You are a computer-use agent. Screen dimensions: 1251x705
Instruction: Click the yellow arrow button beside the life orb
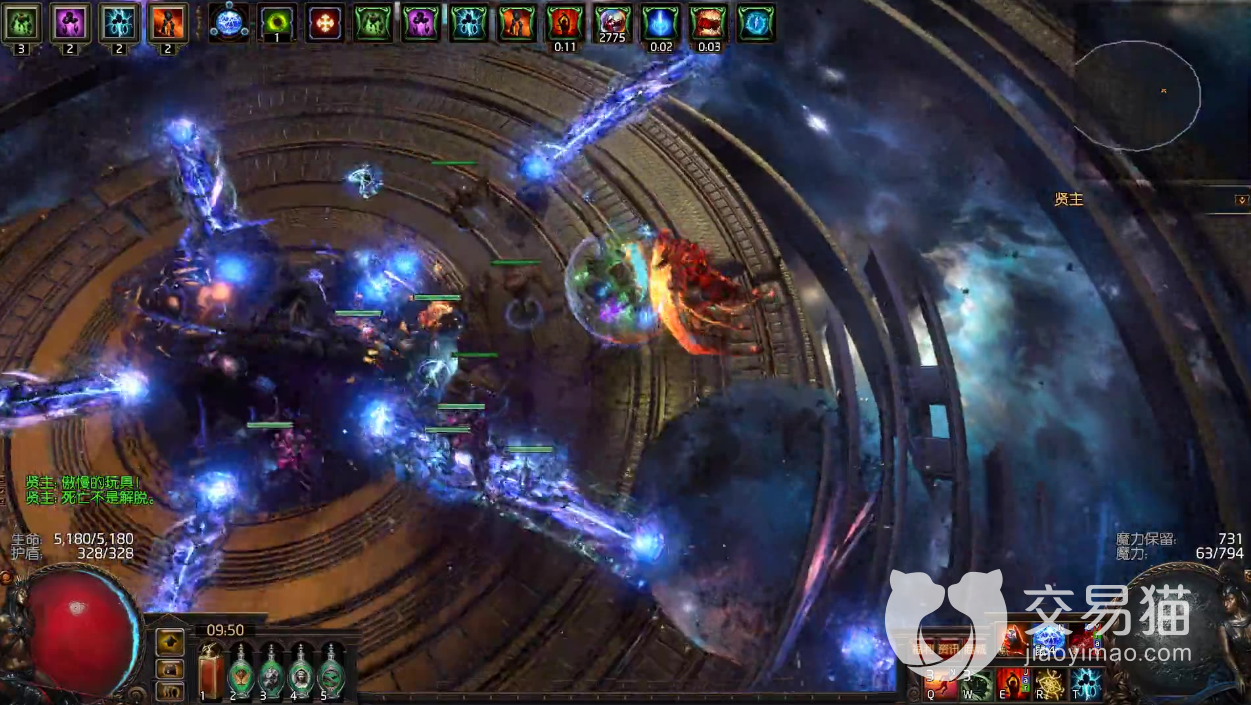pyautogui.click(x=171, y=641)
